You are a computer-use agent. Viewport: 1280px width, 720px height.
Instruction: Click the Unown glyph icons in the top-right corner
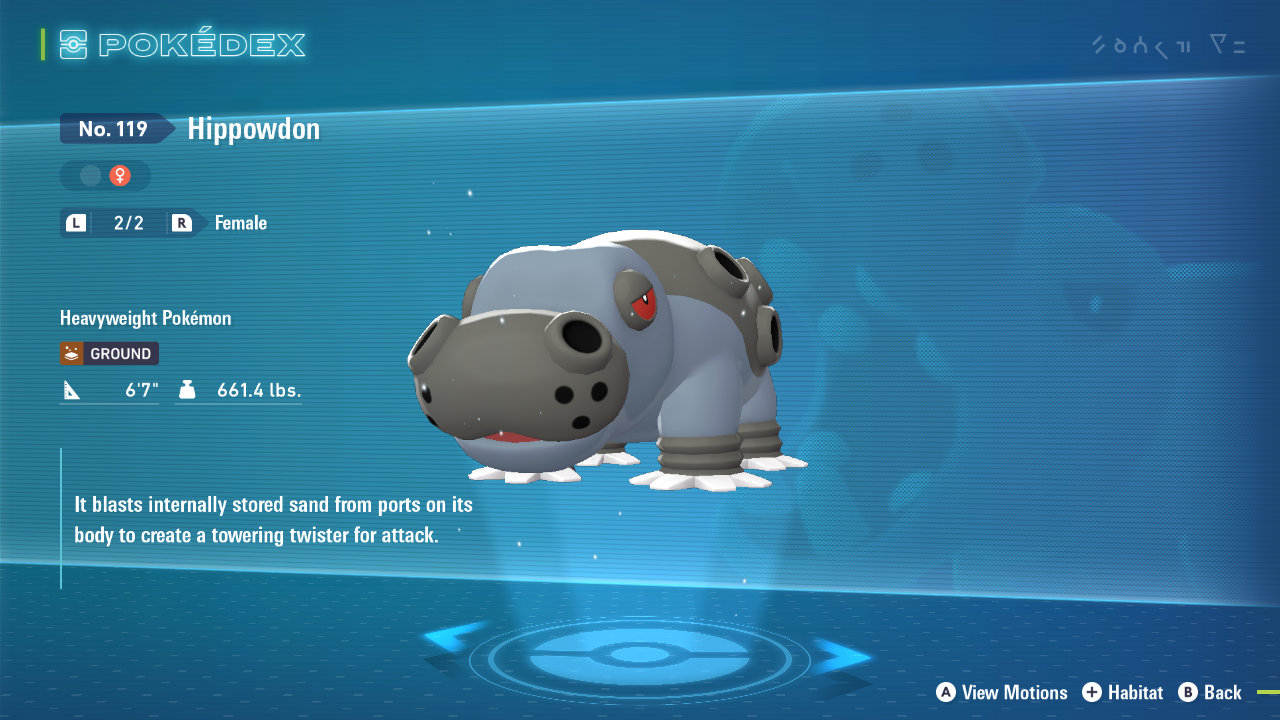click(x=1140, y=44)
